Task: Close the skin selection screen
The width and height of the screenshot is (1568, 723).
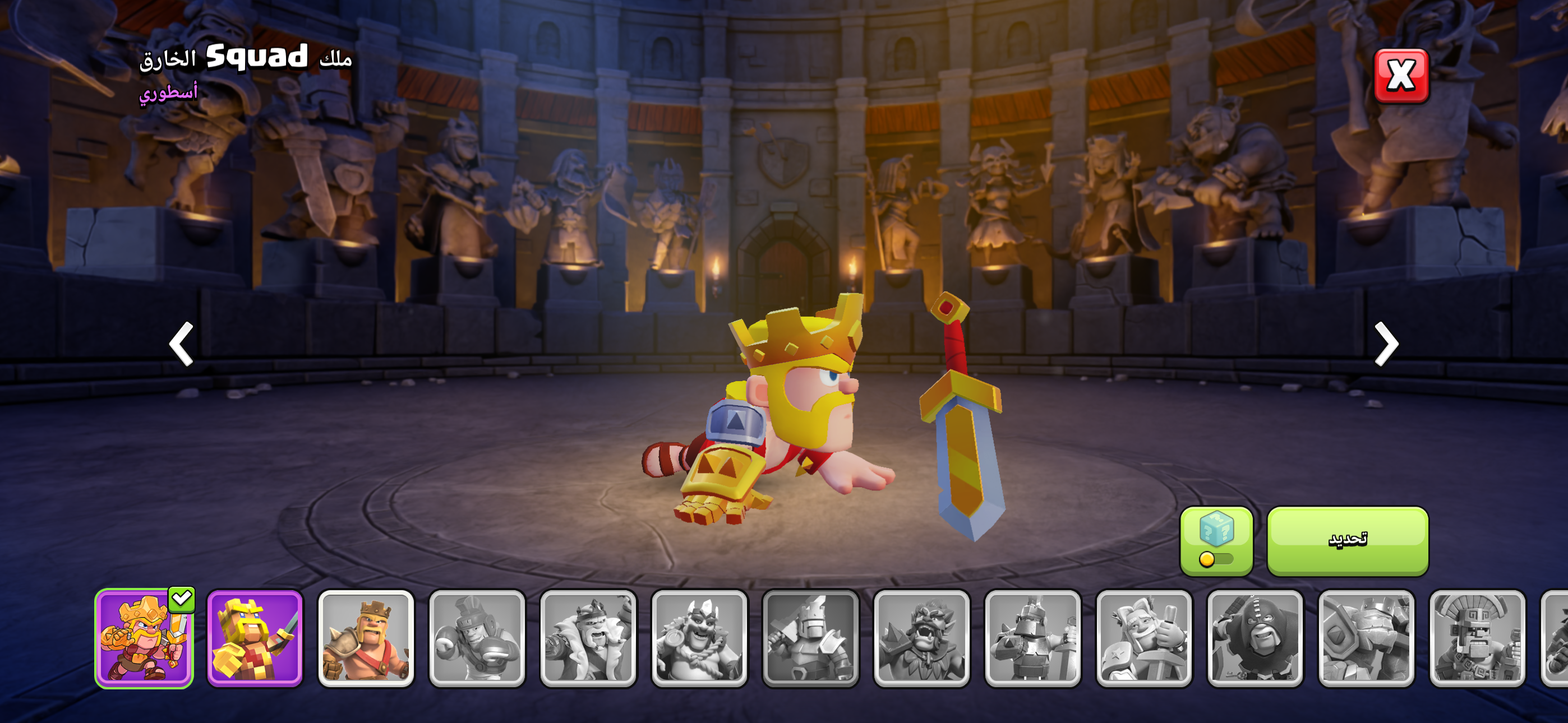Action: click(x=1401, y=76)
